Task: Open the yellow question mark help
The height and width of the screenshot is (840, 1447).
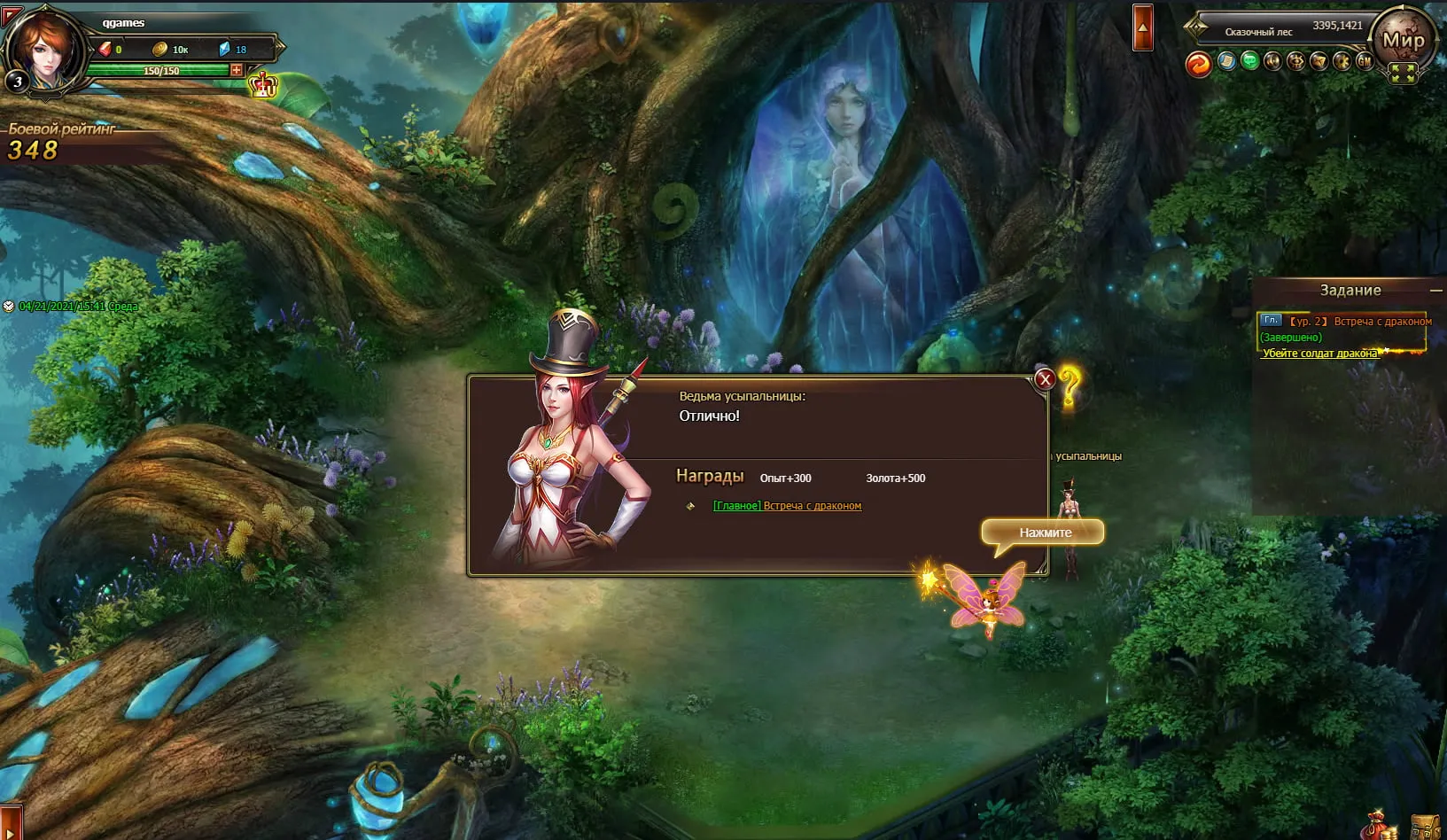Action: 1070,386
